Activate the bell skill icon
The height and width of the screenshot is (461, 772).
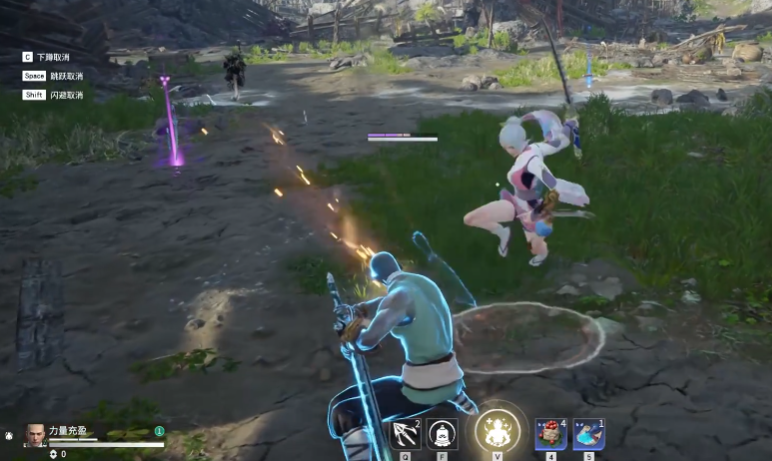[443, 434]
